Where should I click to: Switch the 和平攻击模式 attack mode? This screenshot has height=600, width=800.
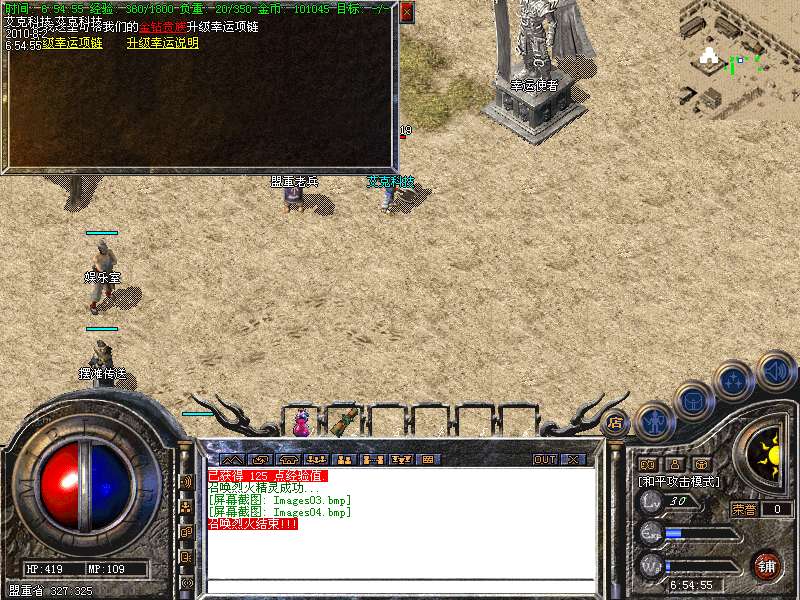(x=679, y=482)
